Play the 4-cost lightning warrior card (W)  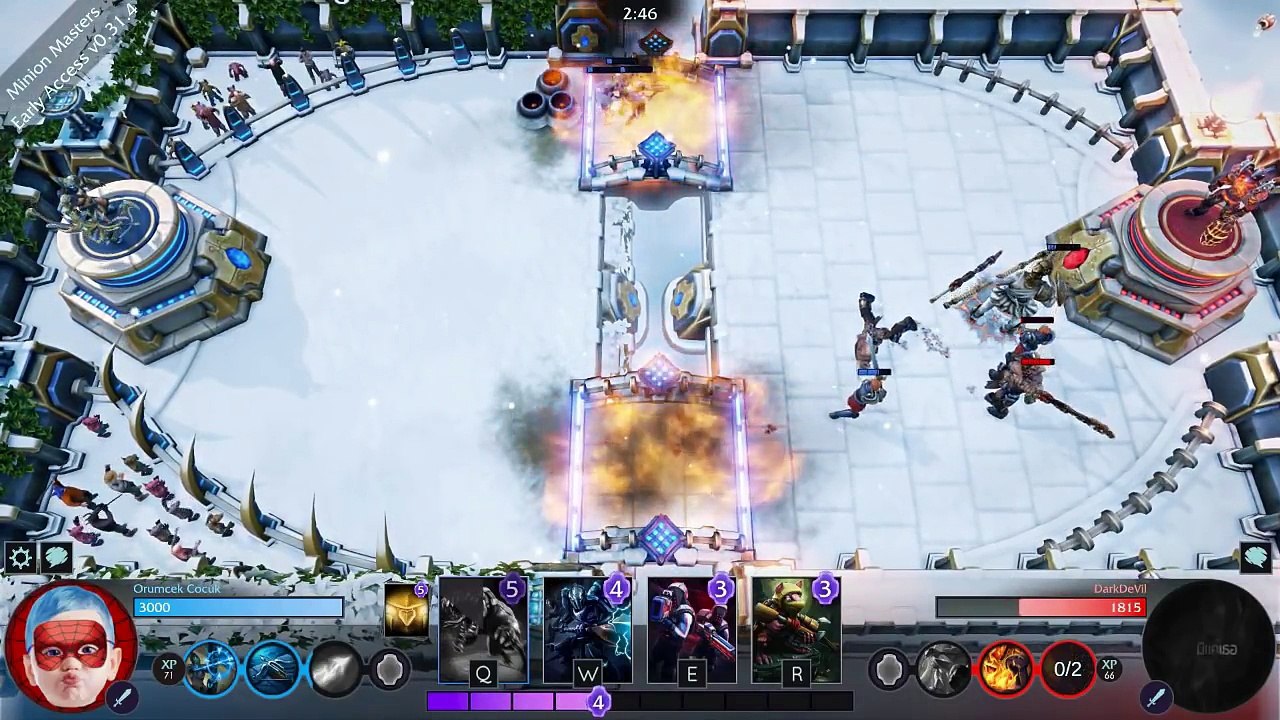click(587, 630)
